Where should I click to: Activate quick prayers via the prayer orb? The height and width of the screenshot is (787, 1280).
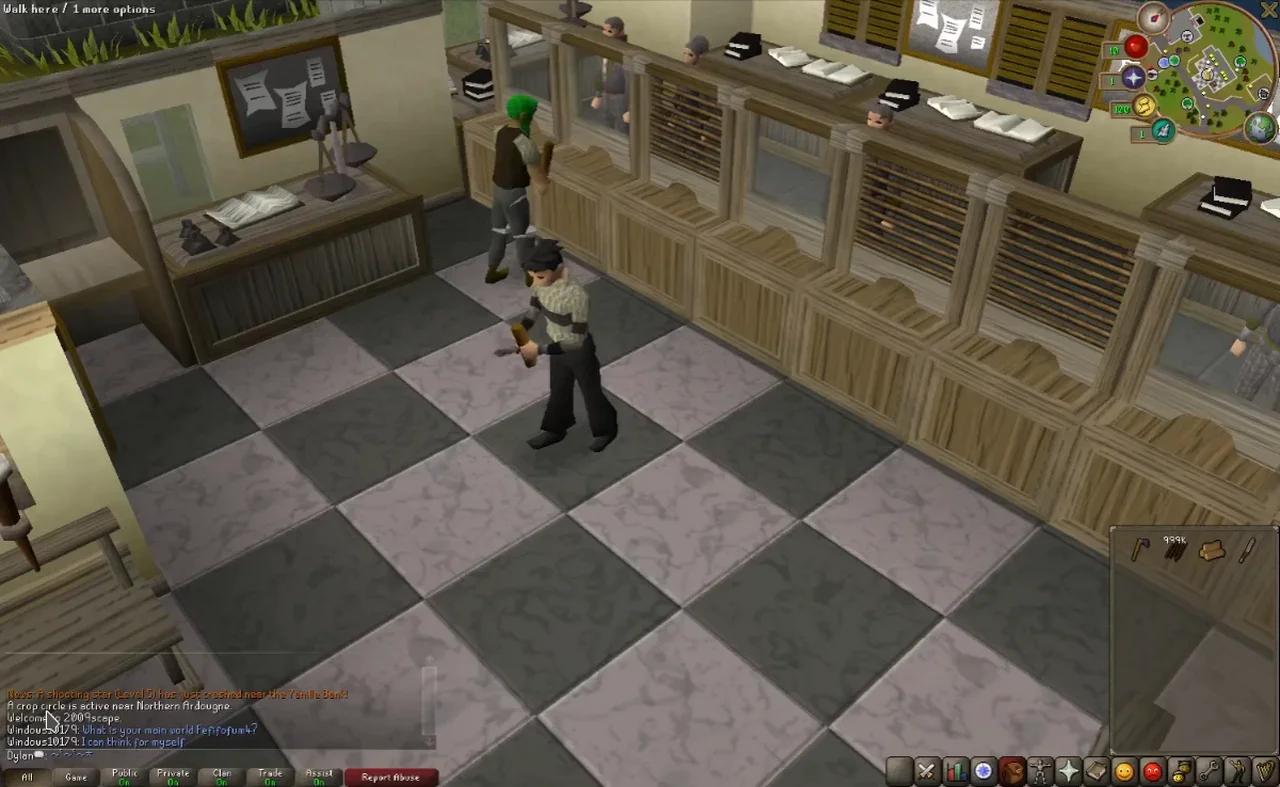click(x=1133, y=77)
